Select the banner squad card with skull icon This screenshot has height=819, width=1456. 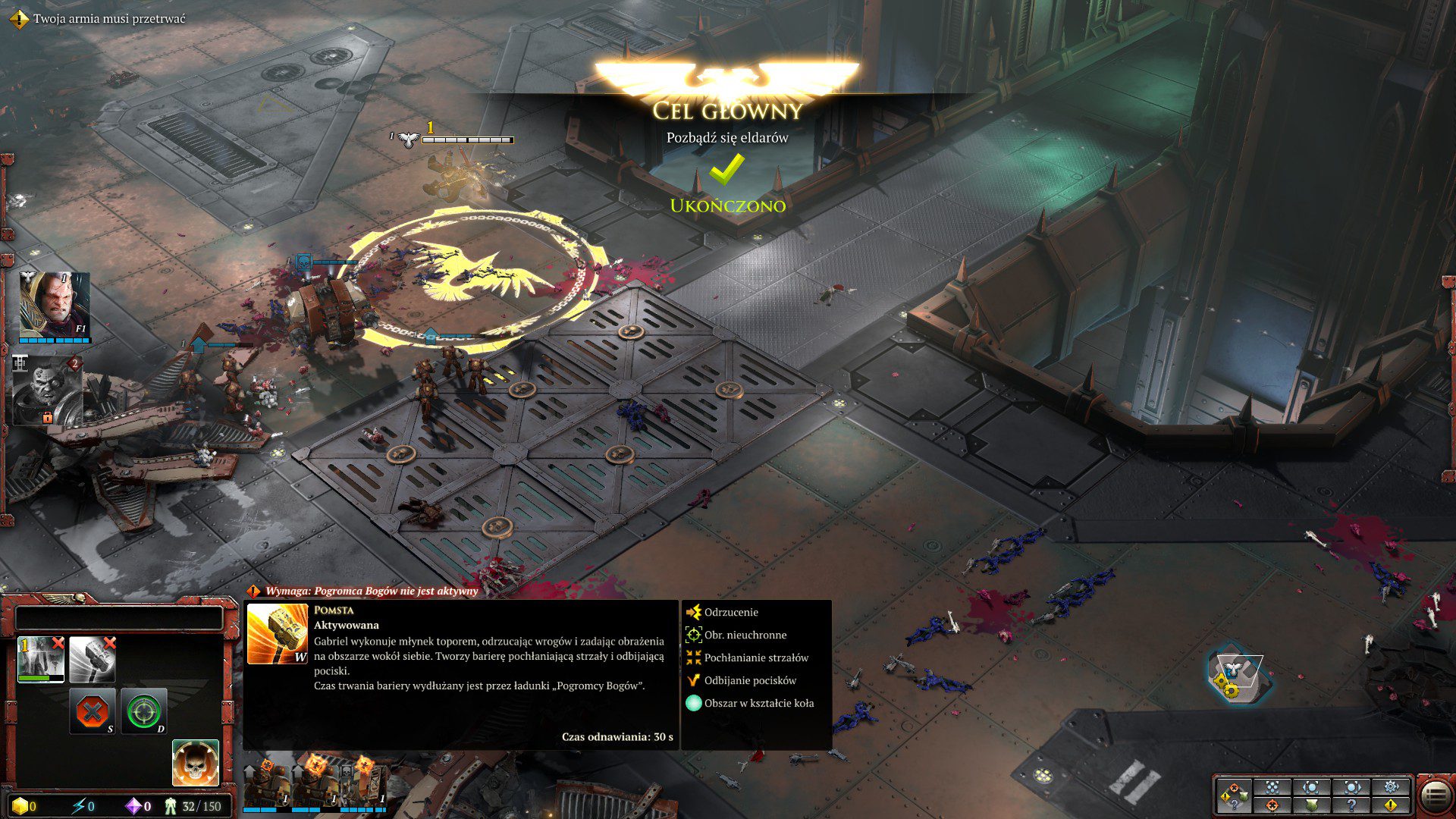(365, 785)
